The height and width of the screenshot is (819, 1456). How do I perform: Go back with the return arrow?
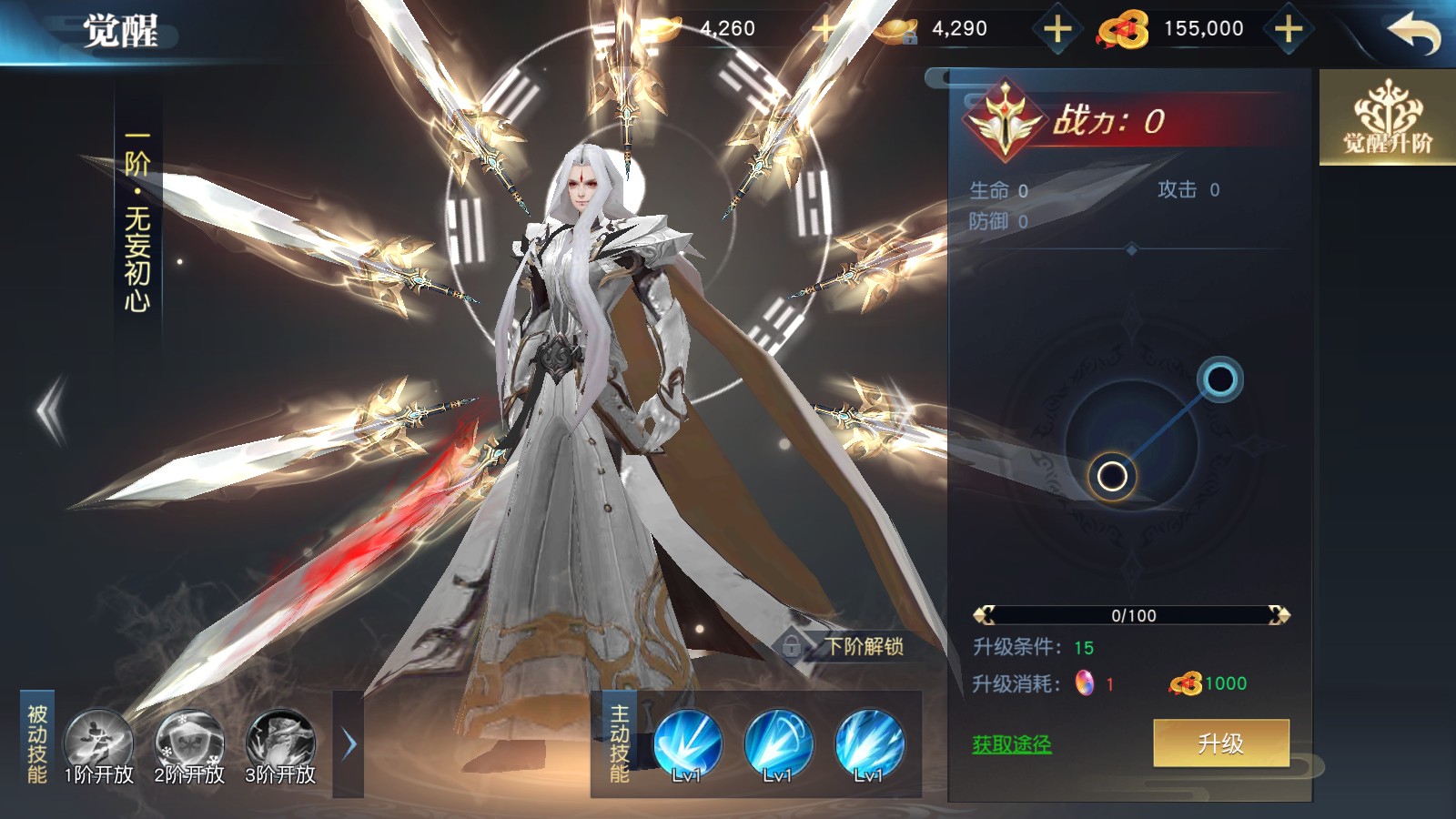click(x=1413, y=34)
